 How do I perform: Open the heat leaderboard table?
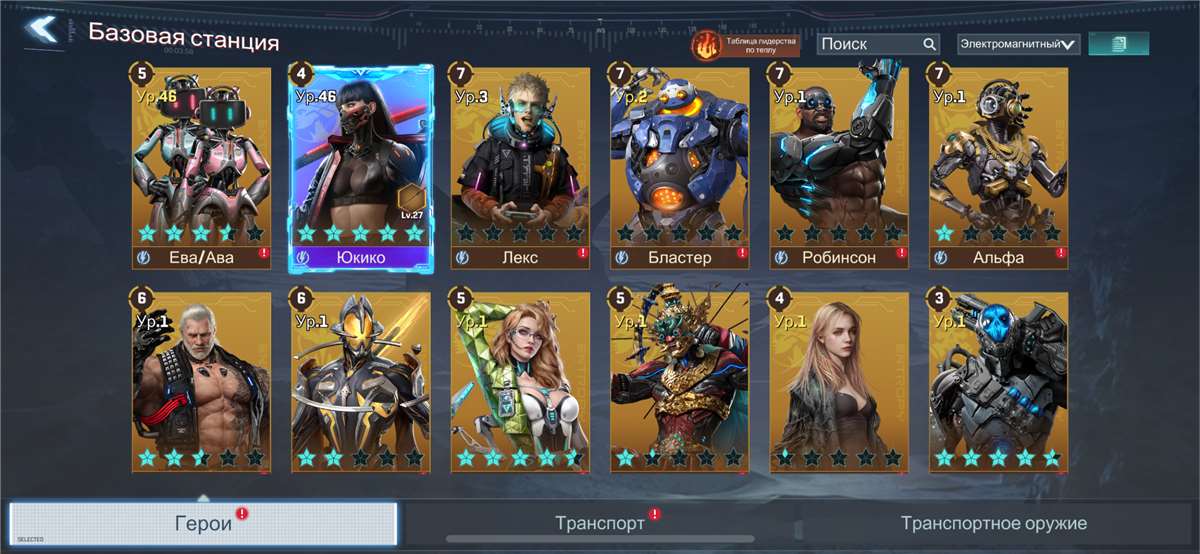[746, 44]
